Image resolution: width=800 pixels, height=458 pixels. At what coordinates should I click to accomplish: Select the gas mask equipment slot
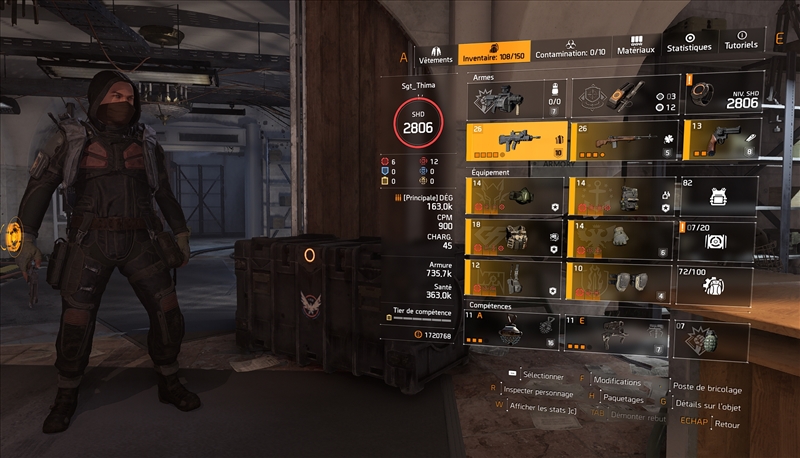pos(516,197)
